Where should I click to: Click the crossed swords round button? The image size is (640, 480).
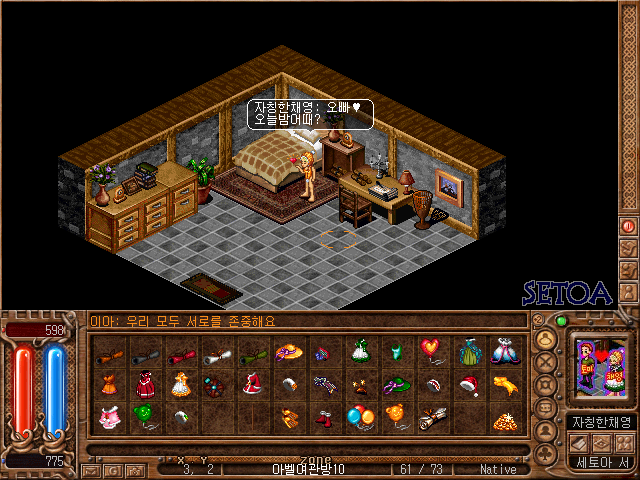tap(546, 363)
